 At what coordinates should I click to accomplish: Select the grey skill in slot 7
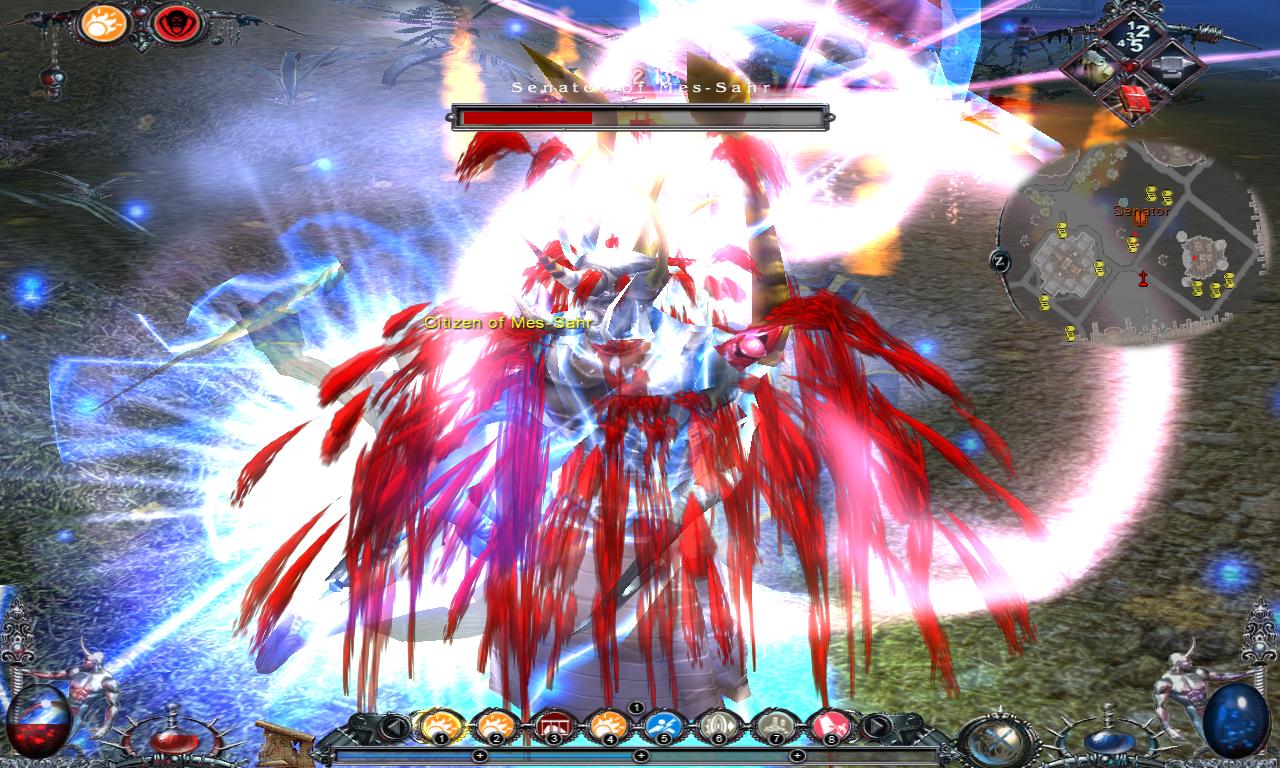click(x=773, y=724)
